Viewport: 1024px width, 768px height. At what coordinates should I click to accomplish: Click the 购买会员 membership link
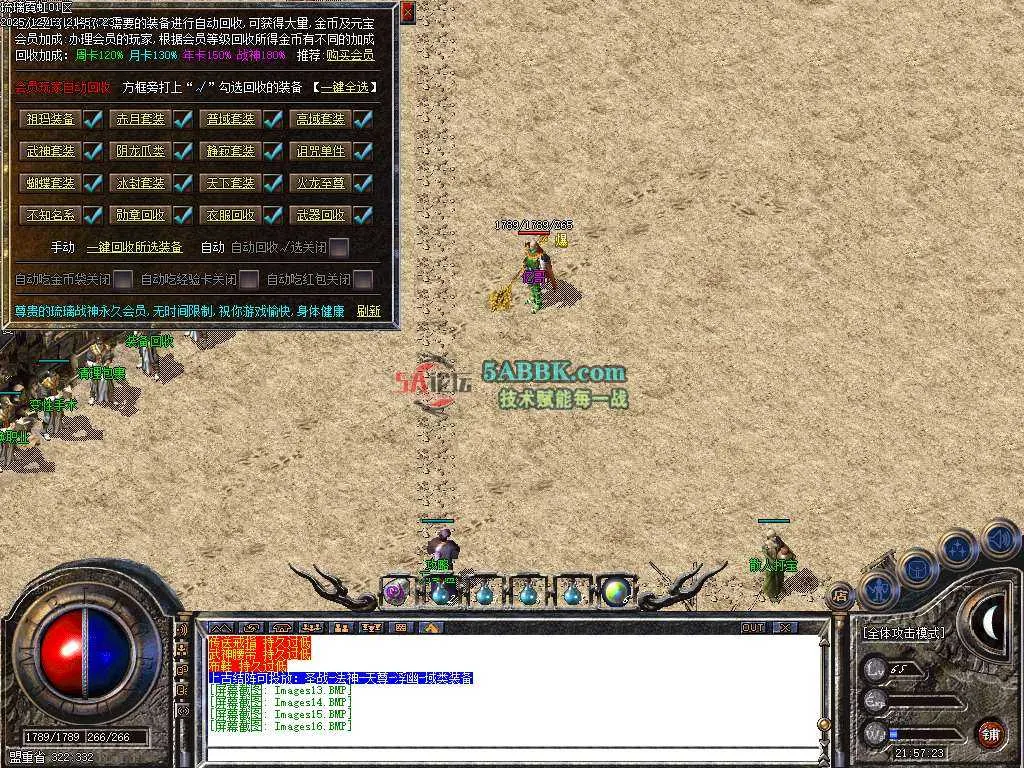tap(350, 56)
